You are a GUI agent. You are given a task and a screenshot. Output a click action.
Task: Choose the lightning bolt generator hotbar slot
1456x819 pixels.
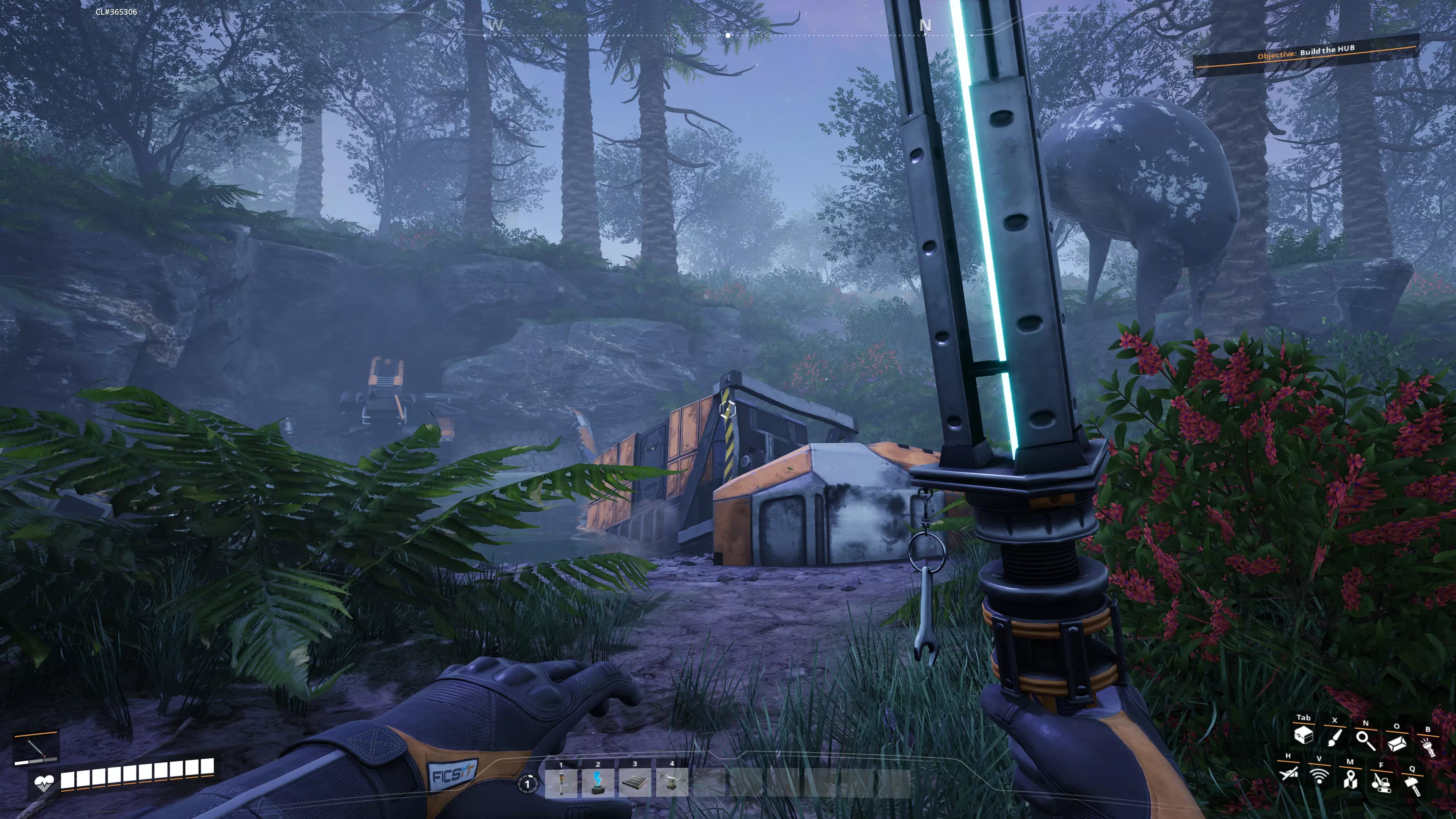click(x=598, y=783)
